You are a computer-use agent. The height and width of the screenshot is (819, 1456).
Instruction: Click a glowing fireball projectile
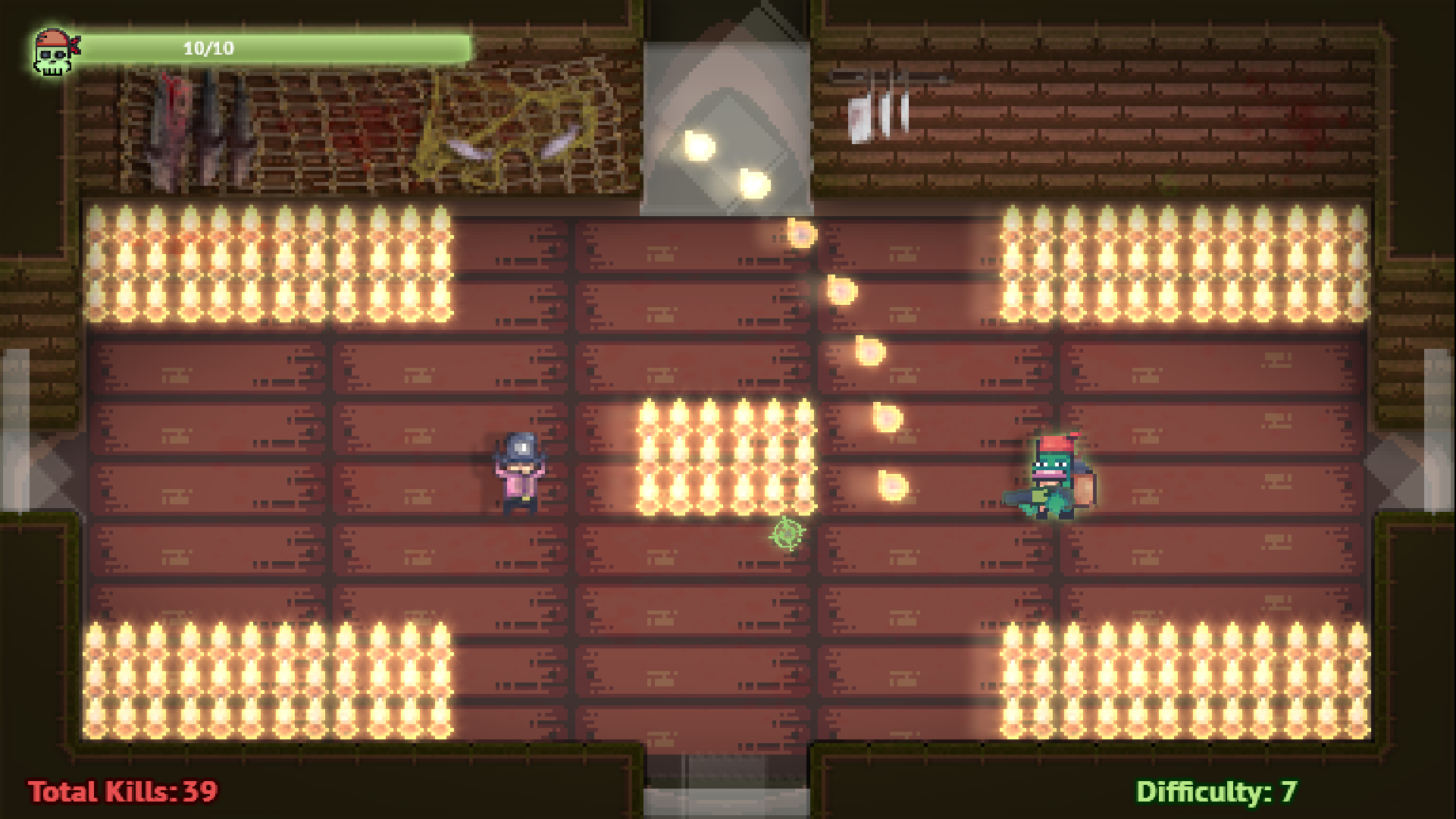coord(841,292)
